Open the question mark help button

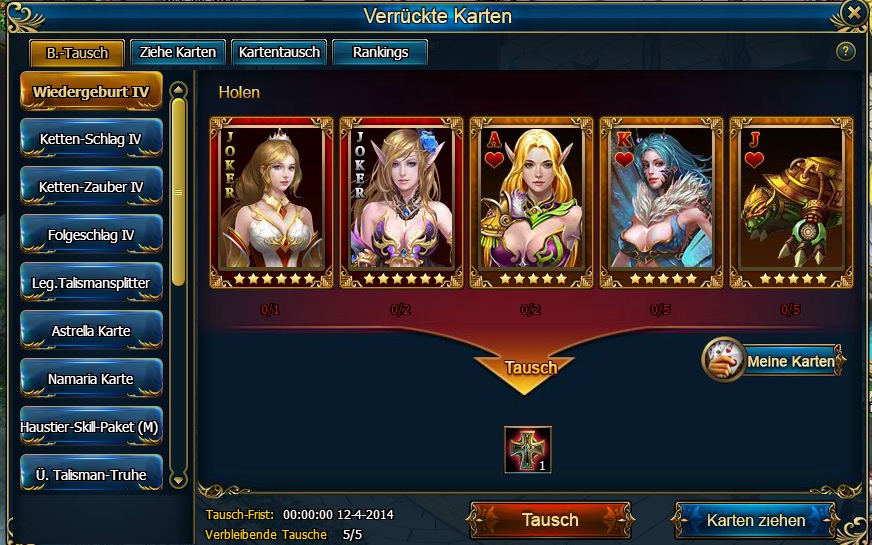click(846, 51)
